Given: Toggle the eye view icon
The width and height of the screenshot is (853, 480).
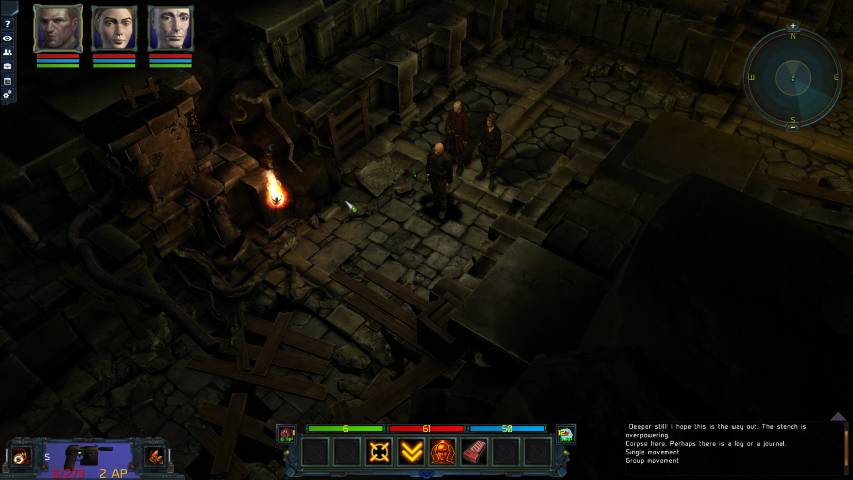Looking at the screenshot, I should [8, 38].
